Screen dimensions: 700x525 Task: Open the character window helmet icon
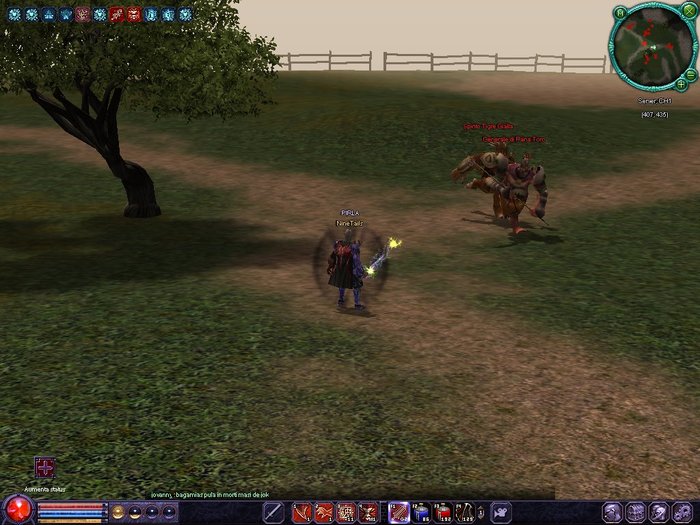point(612,513)
